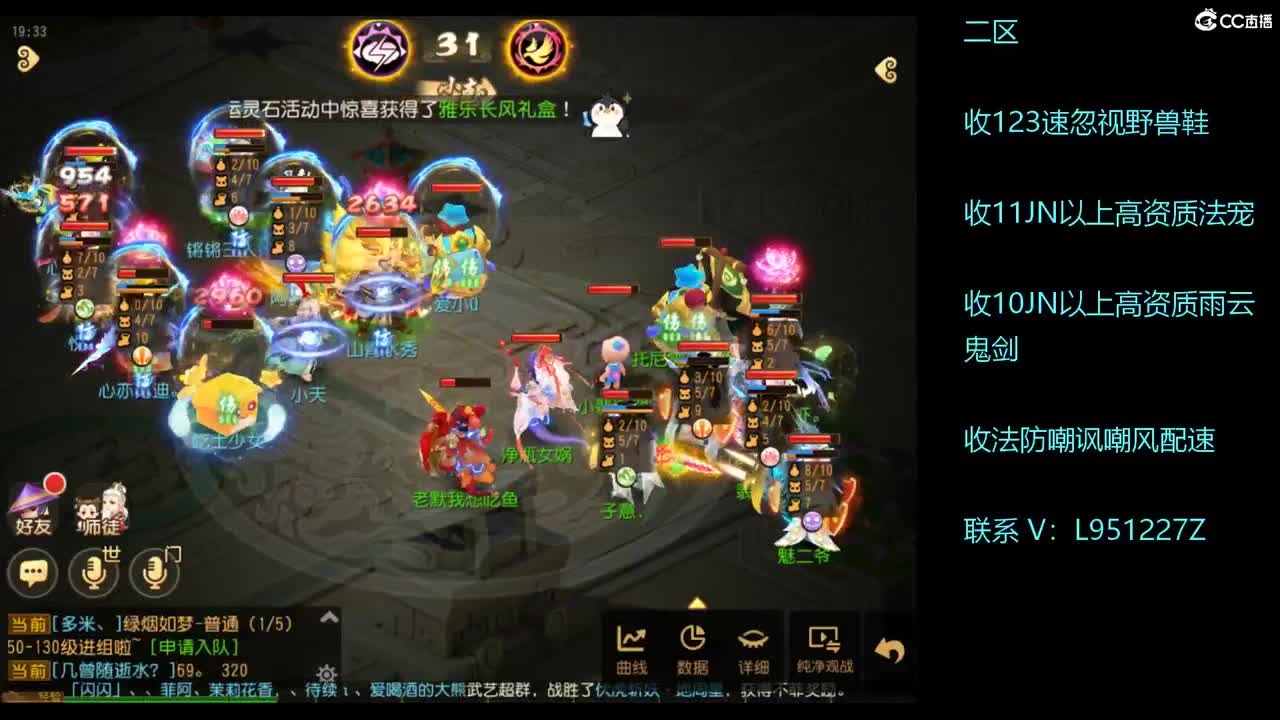Viewport: 1280px width, 720px height.
Task: Expand the chat panel via its up chevron
Action: (328, 615)
